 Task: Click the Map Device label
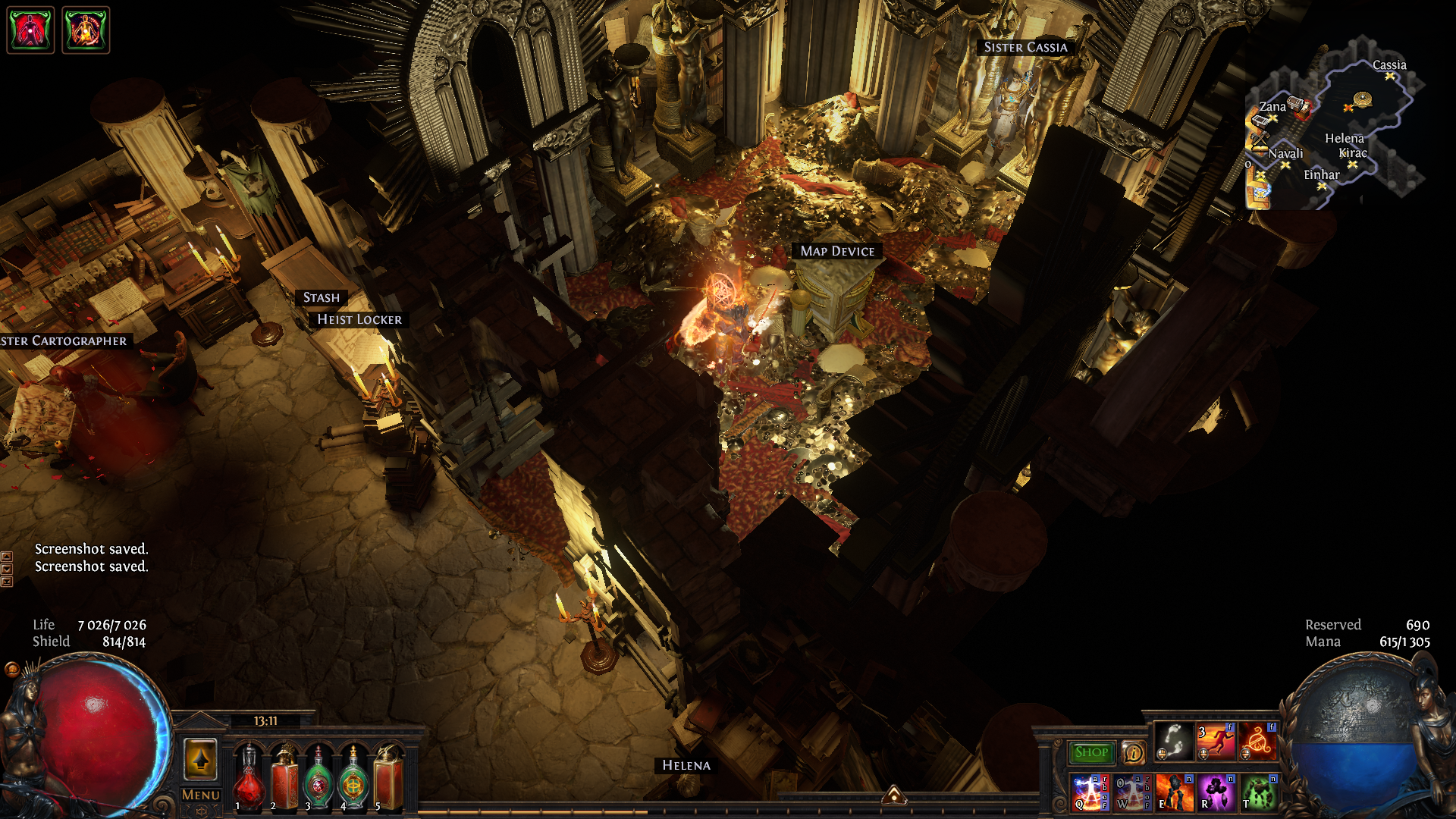click(837, 251)
